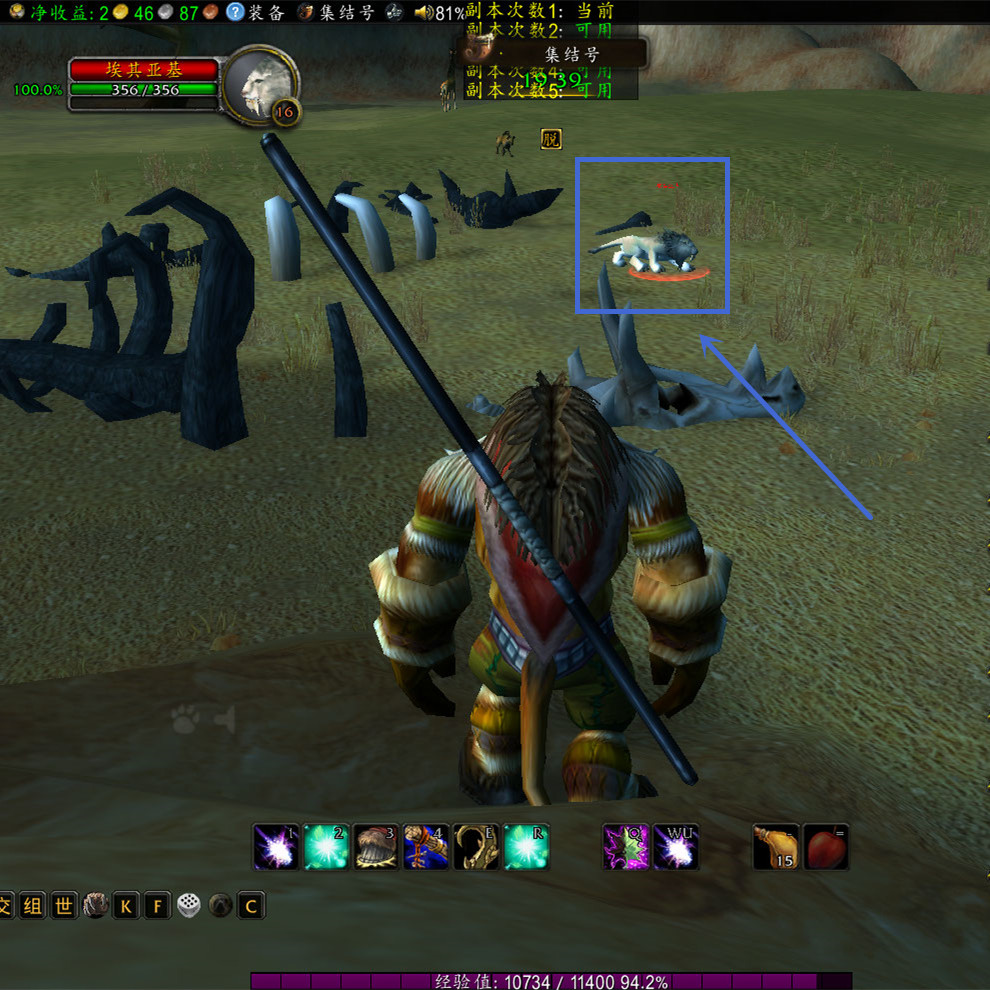Roll the white dice icon
990x990 pixels.
(x=188, y=906)
